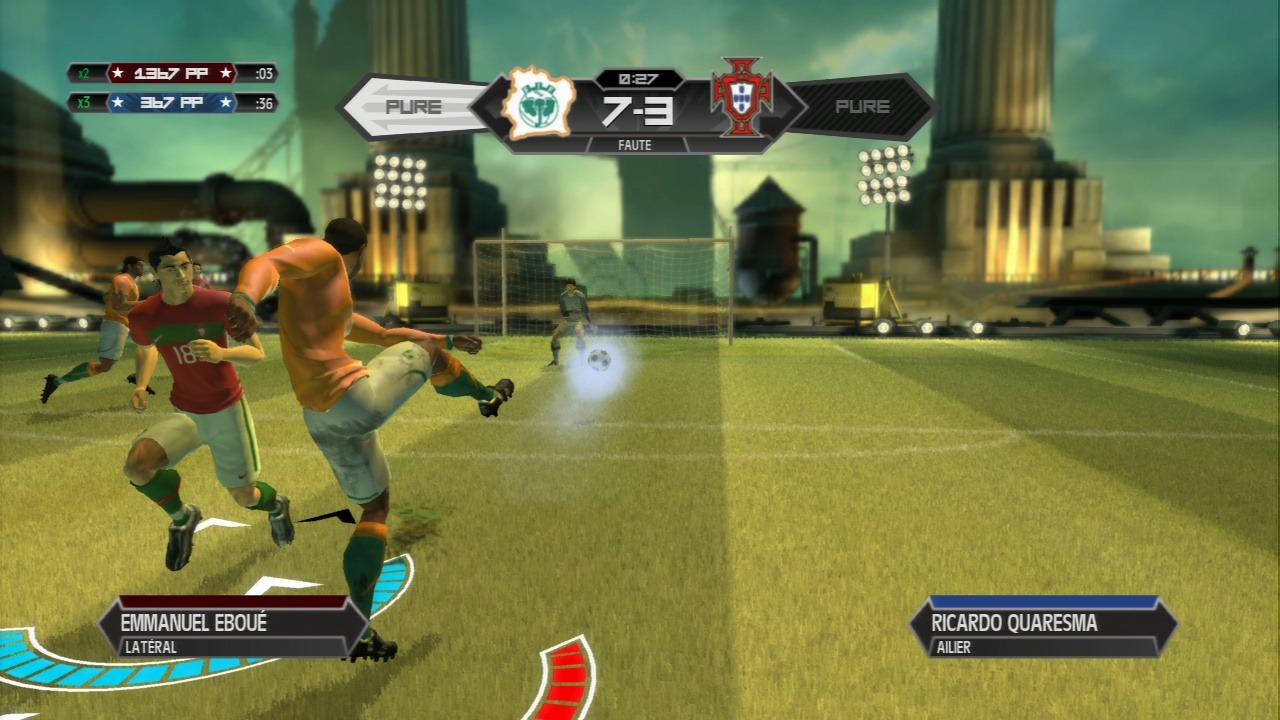Viewport: 1280px width, 720px height.
Task: Select the Portugal team crest
Action: pyautogui.click(x=742, y=97)
